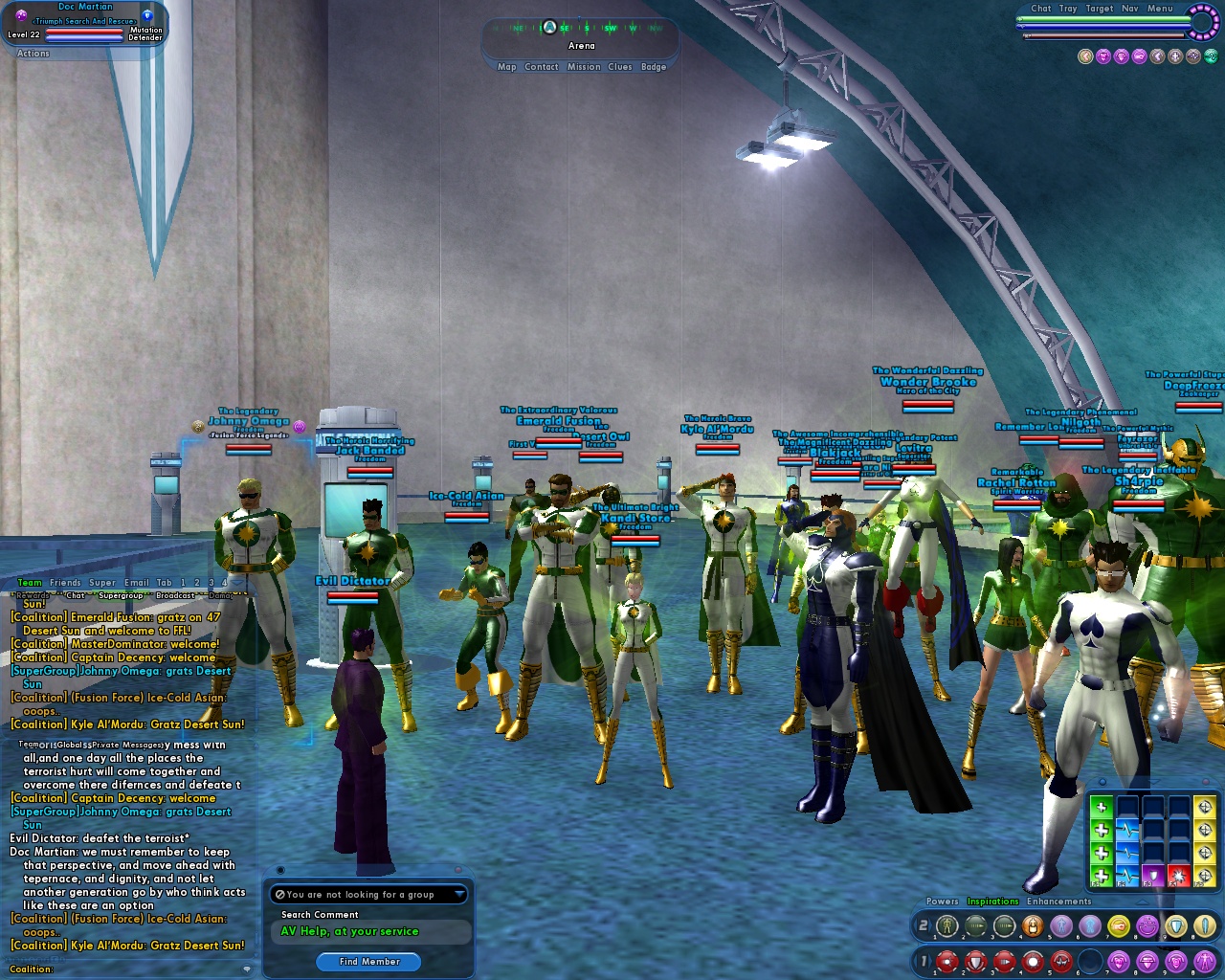Select the red shield power in tray 1
This screenshot has height=980, width=1225.
[975, 961]
